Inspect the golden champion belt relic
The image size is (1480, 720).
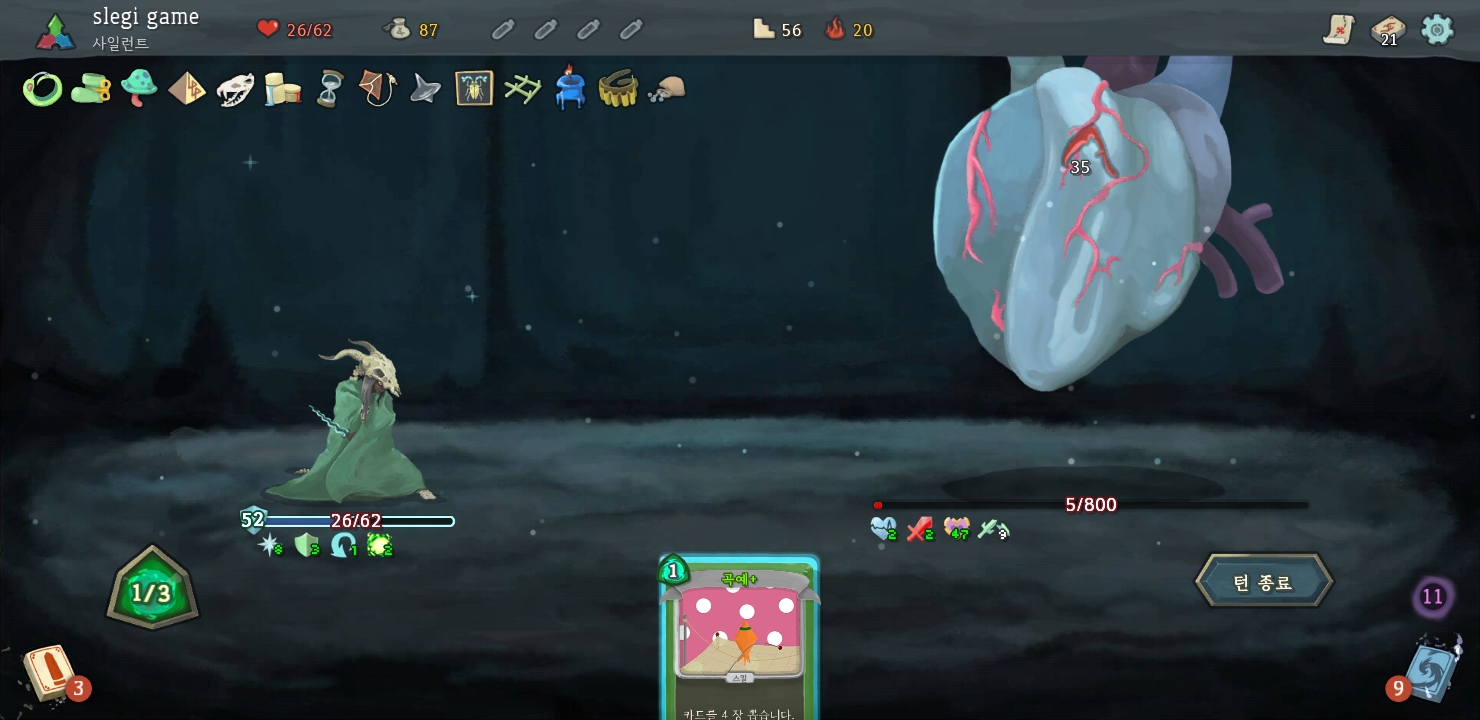(618, 89)
